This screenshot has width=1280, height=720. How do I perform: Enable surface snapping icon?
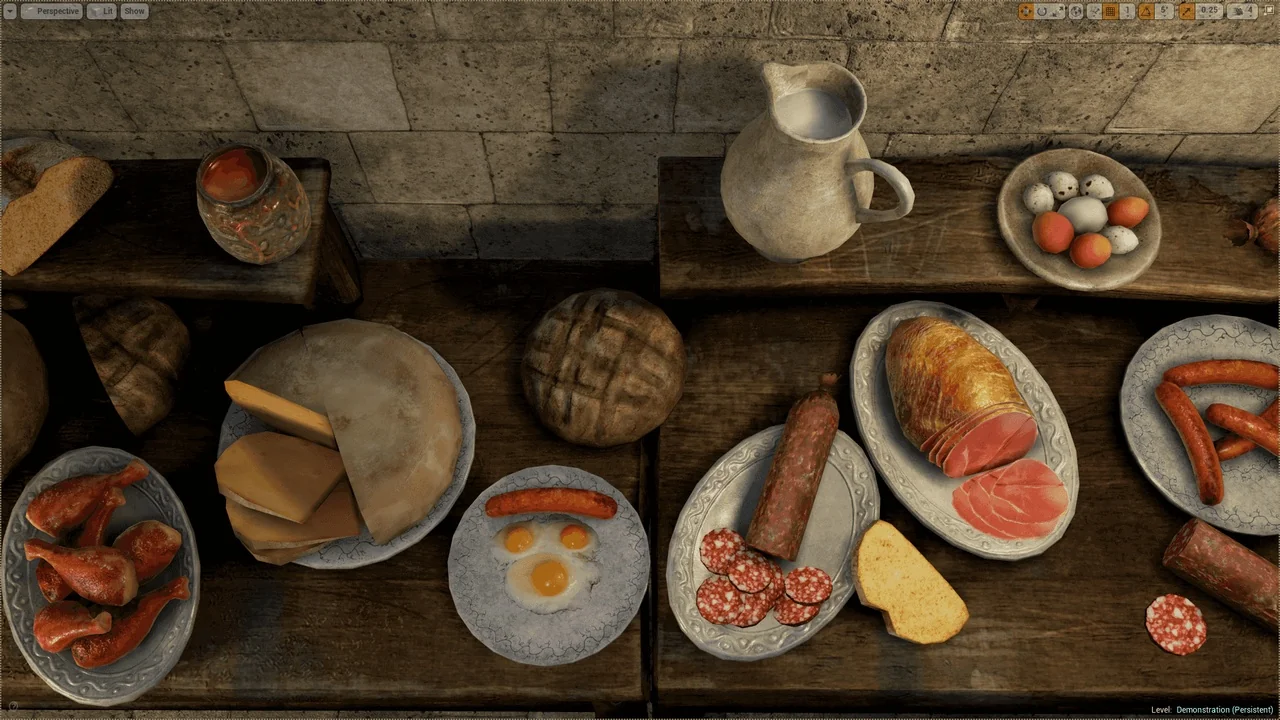point(1093,11)
